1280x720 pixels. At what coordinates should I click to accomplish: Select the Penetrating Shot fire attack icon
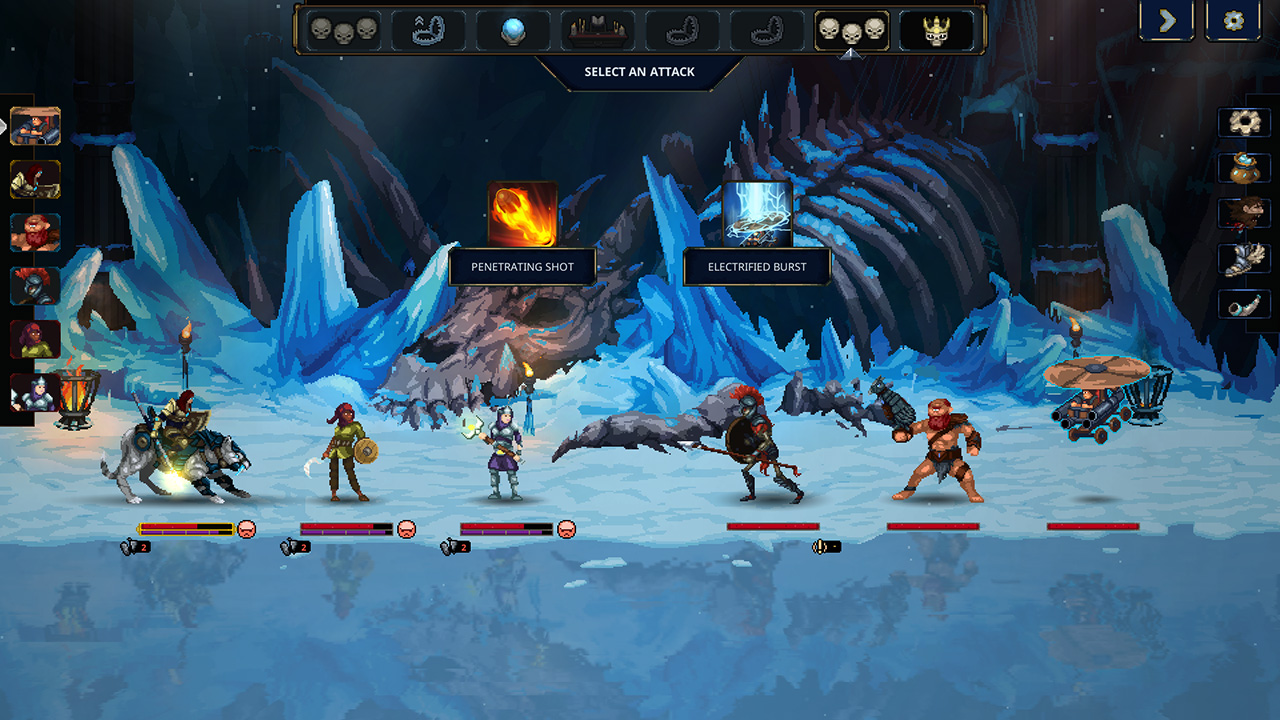[x=520, y=214]
